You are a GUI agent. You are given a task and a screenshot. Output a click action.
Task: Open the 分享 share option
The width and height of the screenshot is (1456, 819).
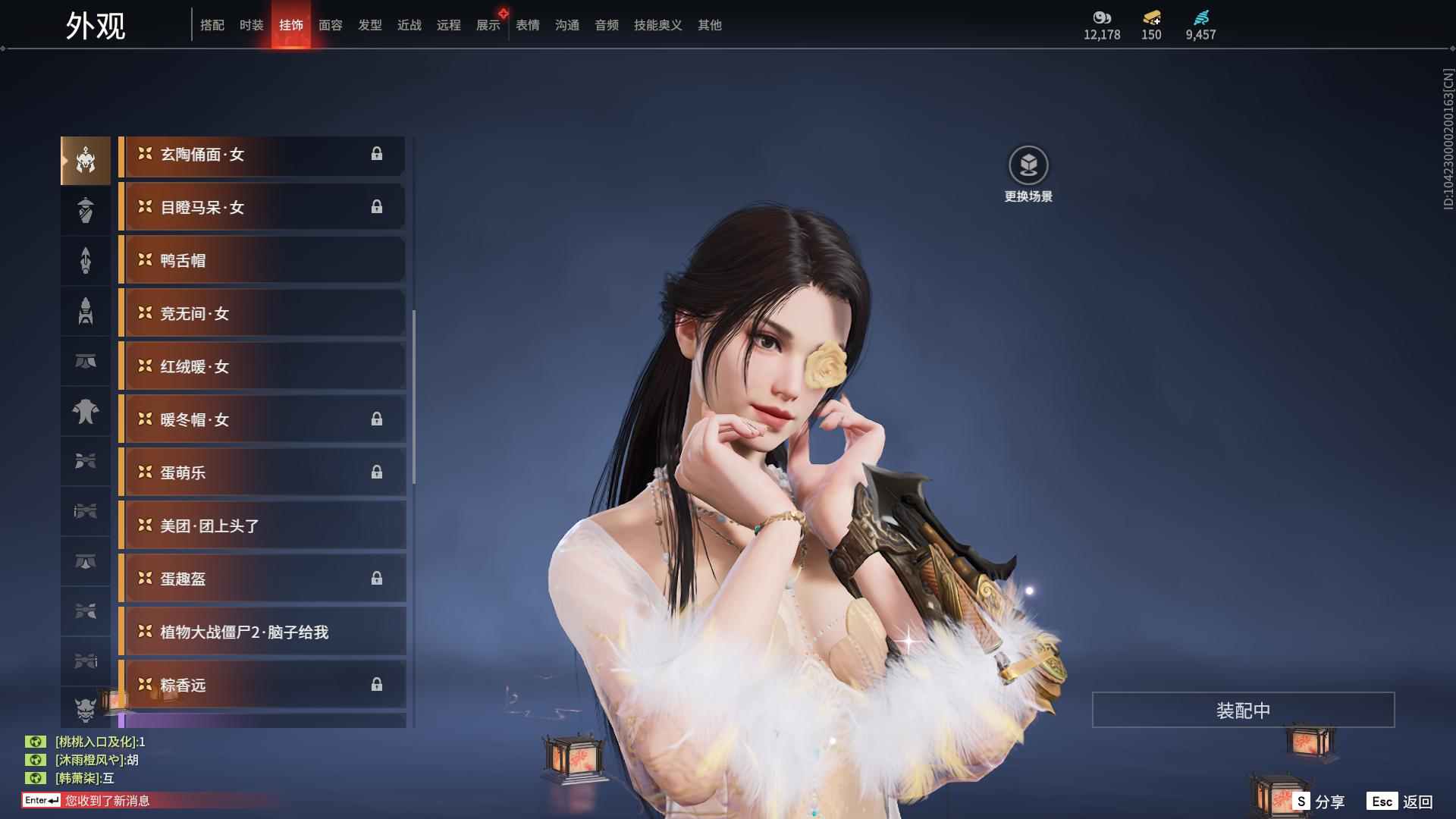pyautogui.click(x=1319, y=801)
